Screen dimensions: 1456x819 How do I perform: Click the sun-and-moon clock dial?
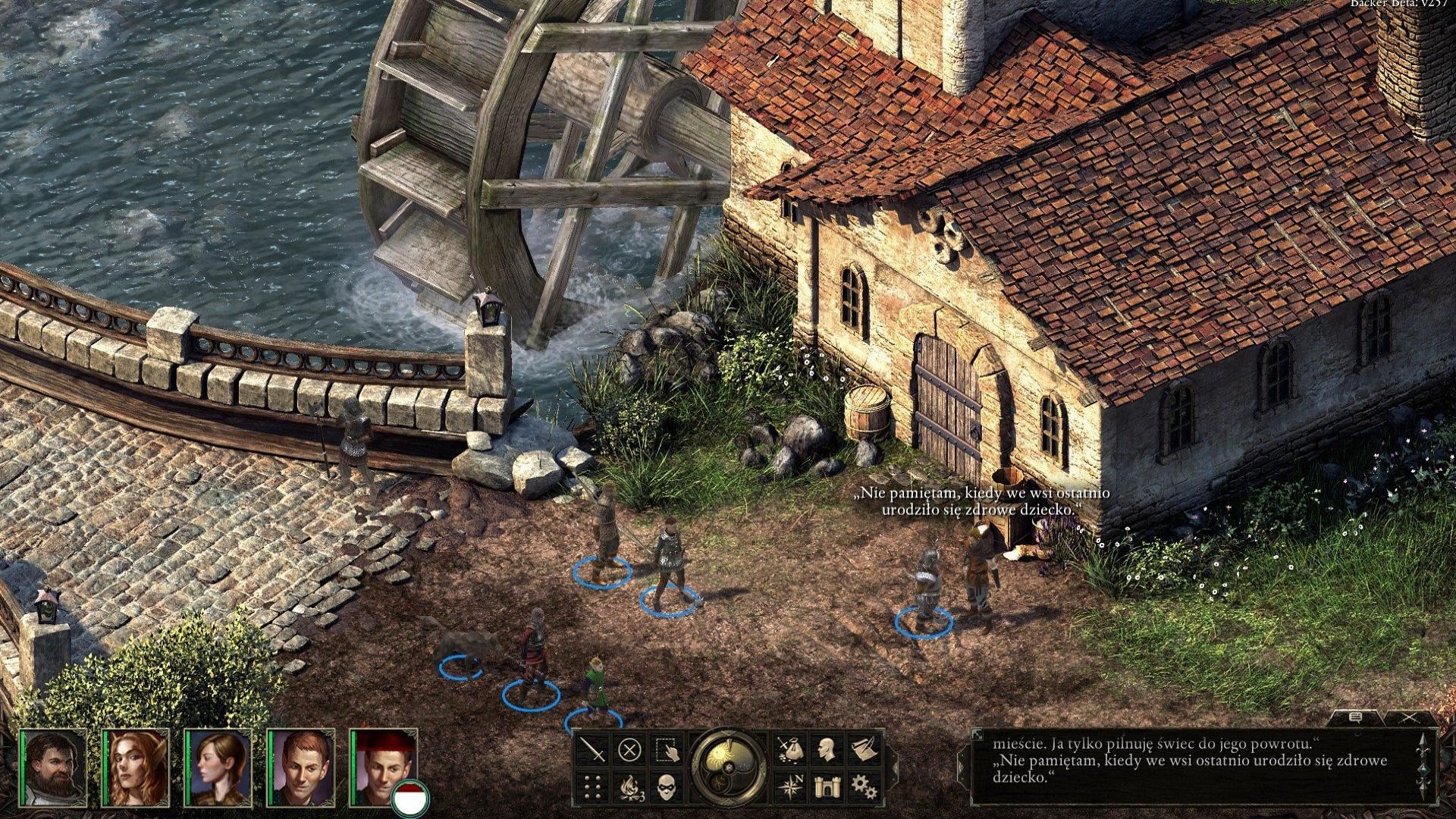coord(729,766)
